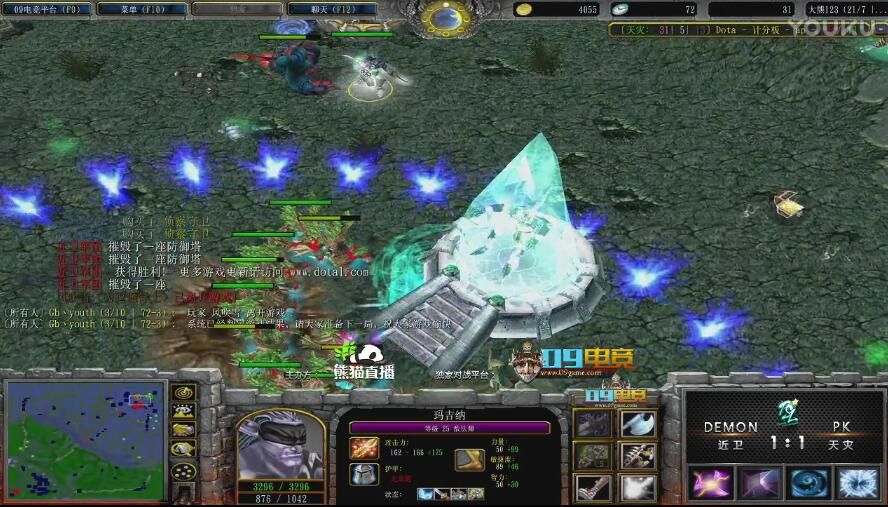Click the 09电竞平台 (F9) button
The width and height of the screenshot is (888, 507).
(x=46, y=9)
